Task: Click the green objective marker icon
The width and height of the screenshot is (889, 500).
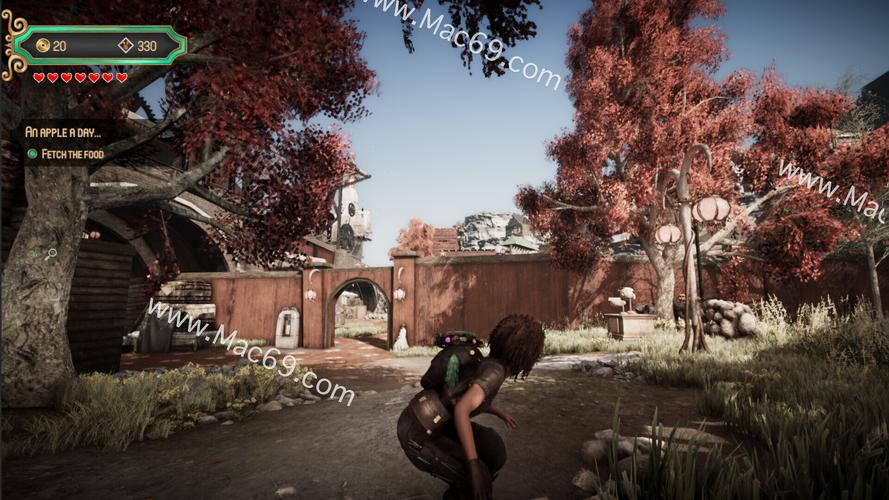Action: (x=32, y=154)
